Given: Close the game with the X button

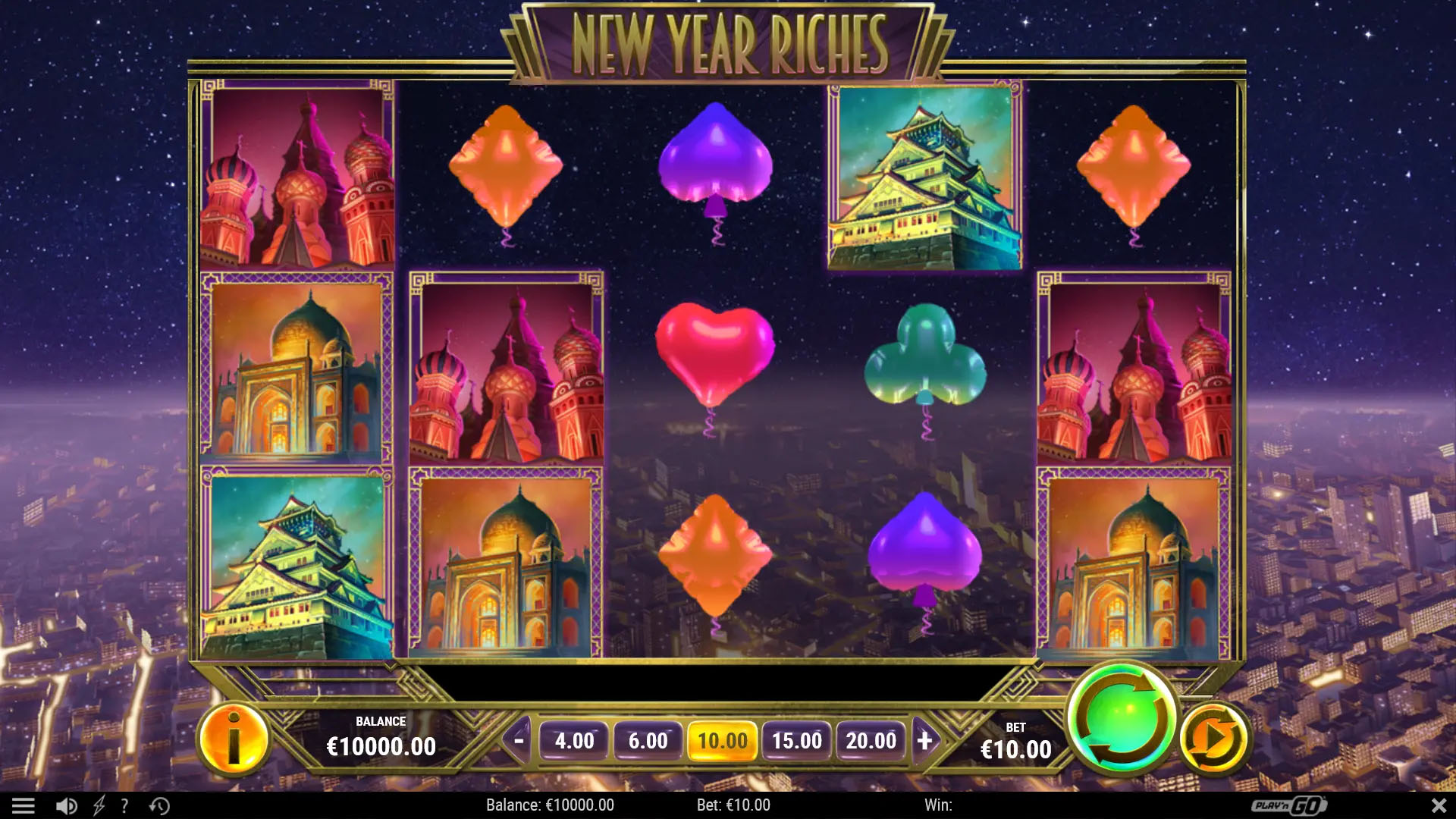Looking at the screenshot, I should pyautogui.click(x=1439, y=805).
